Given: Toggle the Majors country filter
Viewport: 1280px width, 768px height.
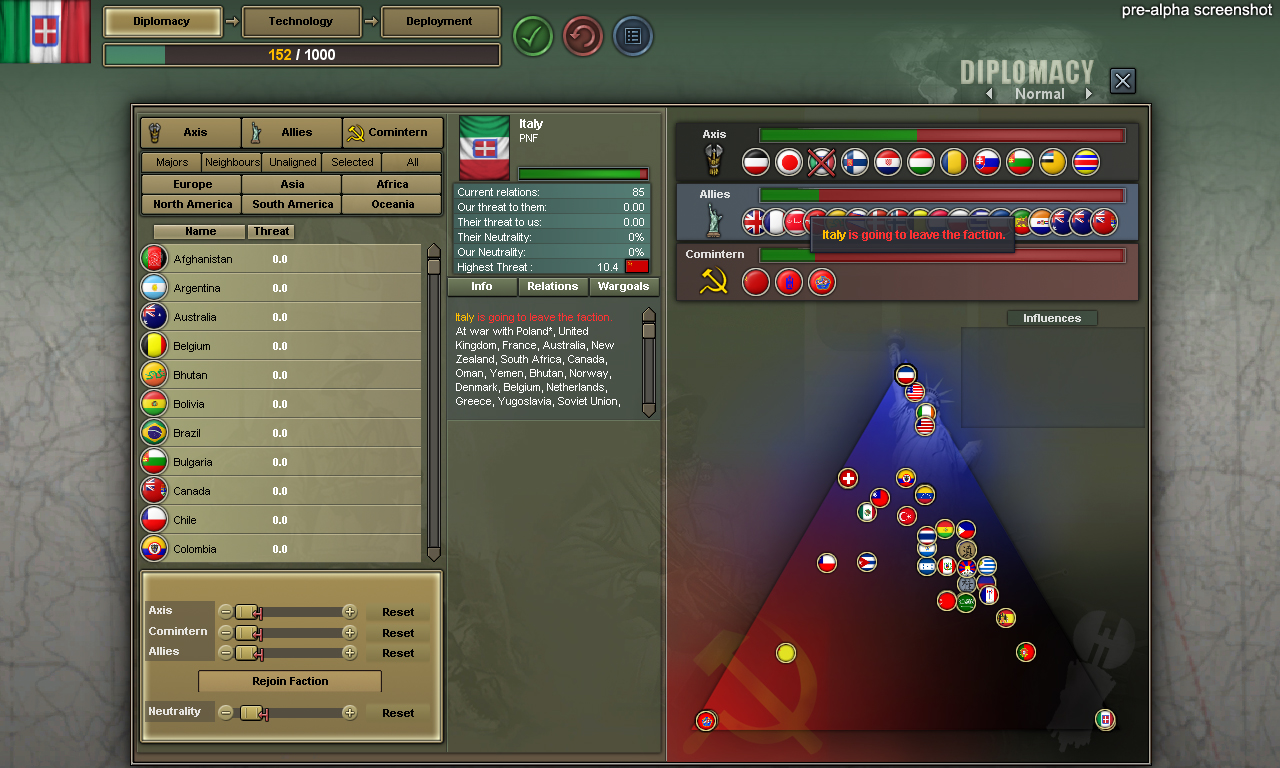Looking at the screenshot, I should (169, 162).
